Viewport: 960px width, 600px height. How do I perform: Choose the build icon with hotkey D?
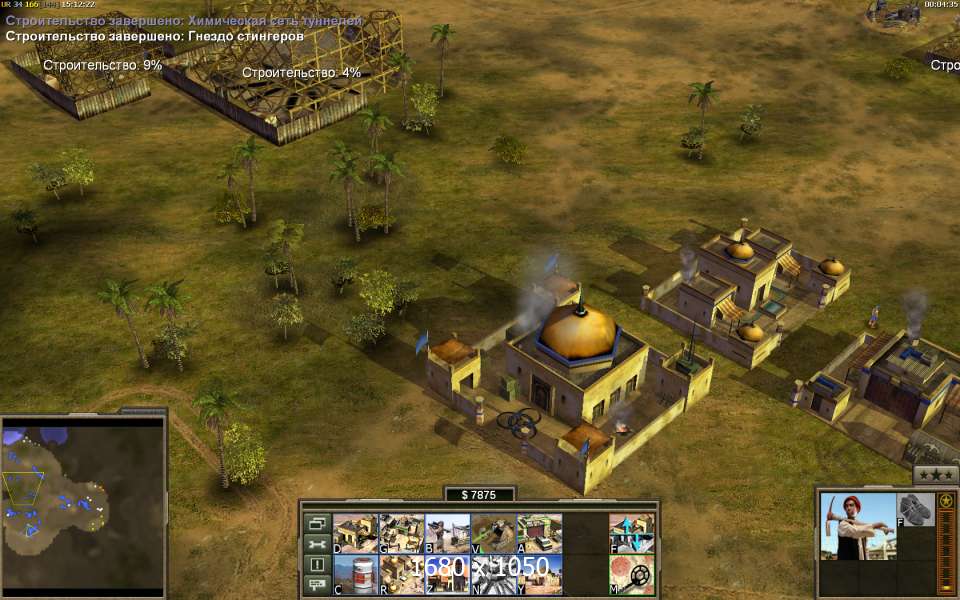tap(355, 534)
